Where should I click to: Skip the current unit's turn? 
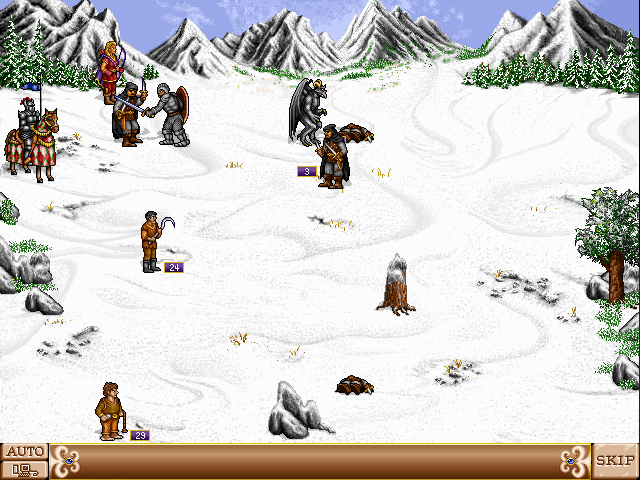point(615,461)
